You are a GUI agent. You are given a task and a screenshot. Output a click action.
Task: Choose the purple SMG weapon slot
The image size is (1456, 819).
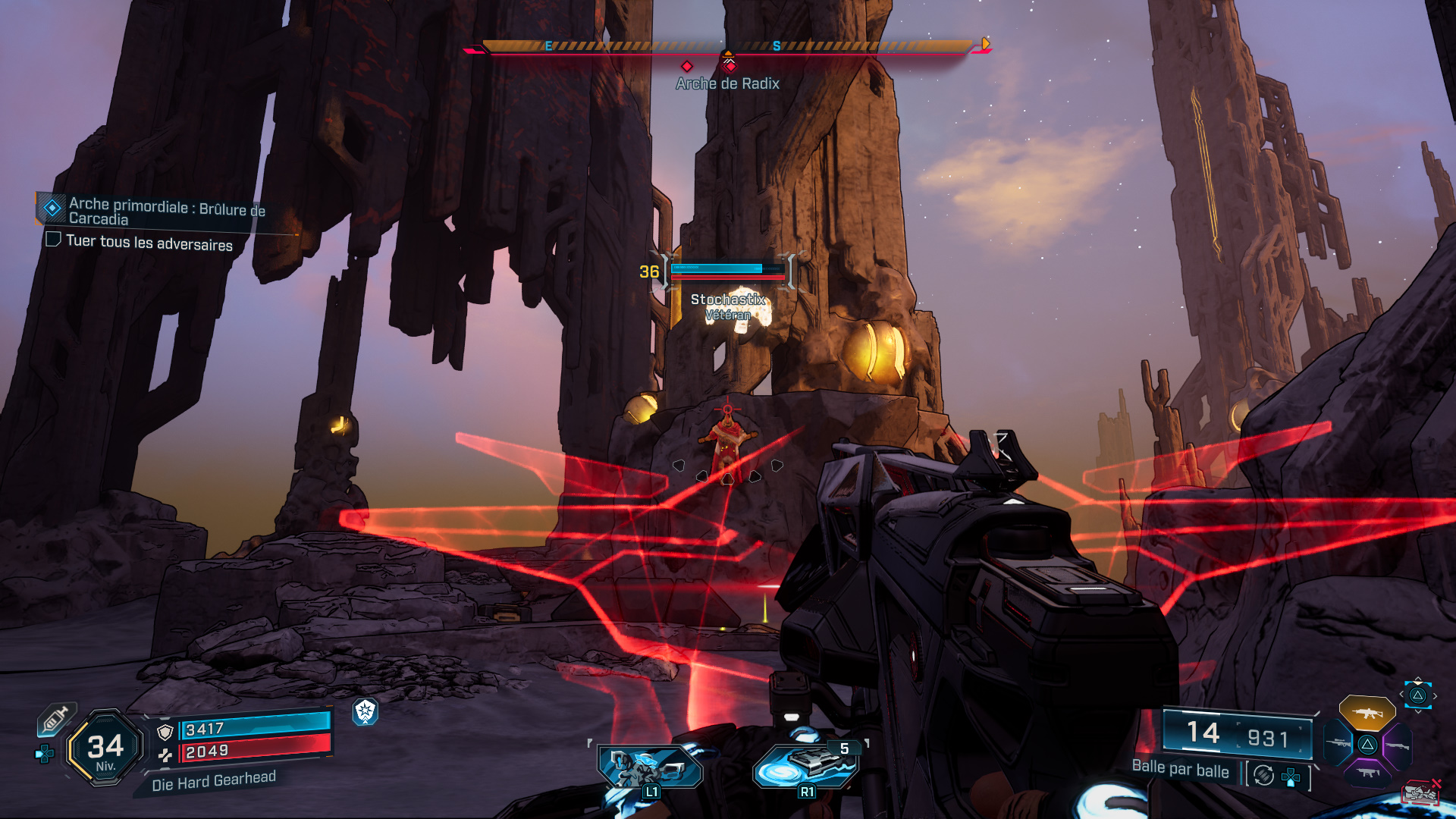pyautogui.click(x=1368, y=773)
